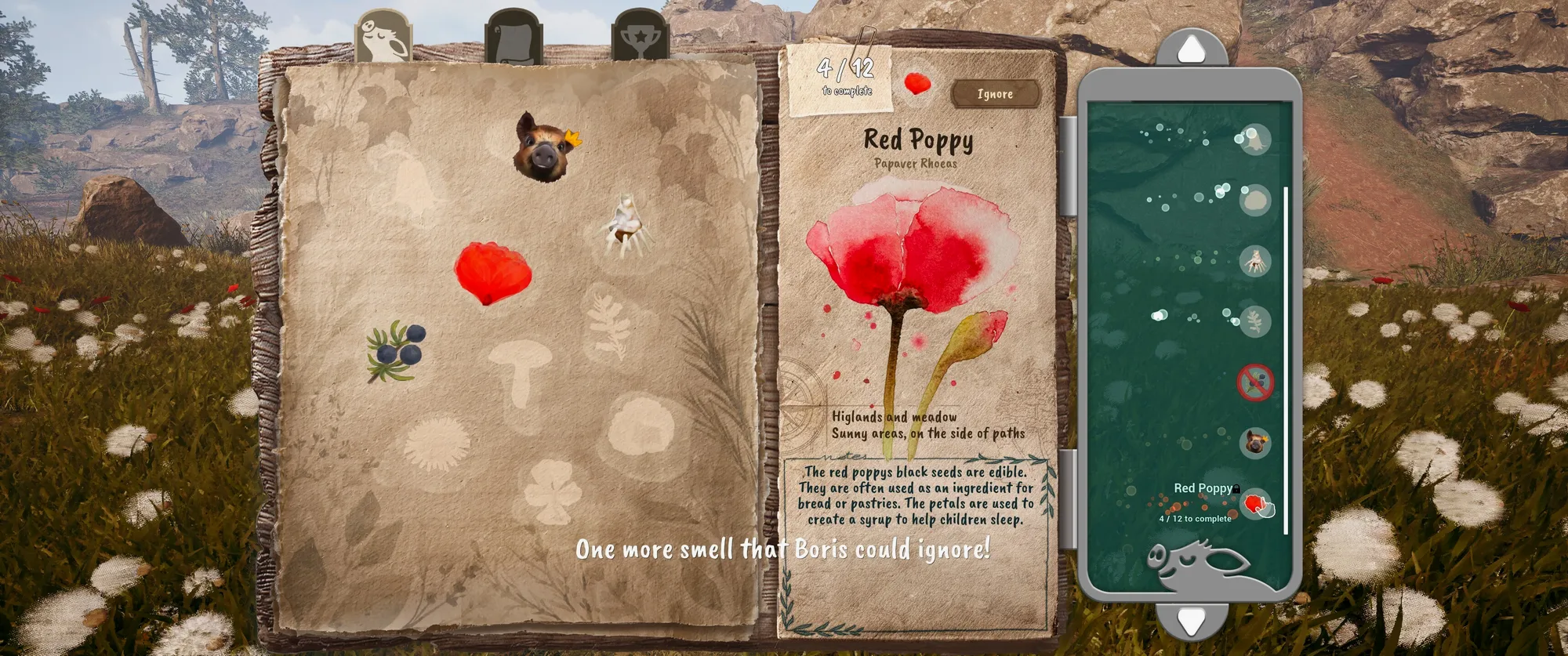The height and width of the screenshot is (656, 1568).
Task: Click the Ignore button for Red Poppy
Action: coord(995,94)
